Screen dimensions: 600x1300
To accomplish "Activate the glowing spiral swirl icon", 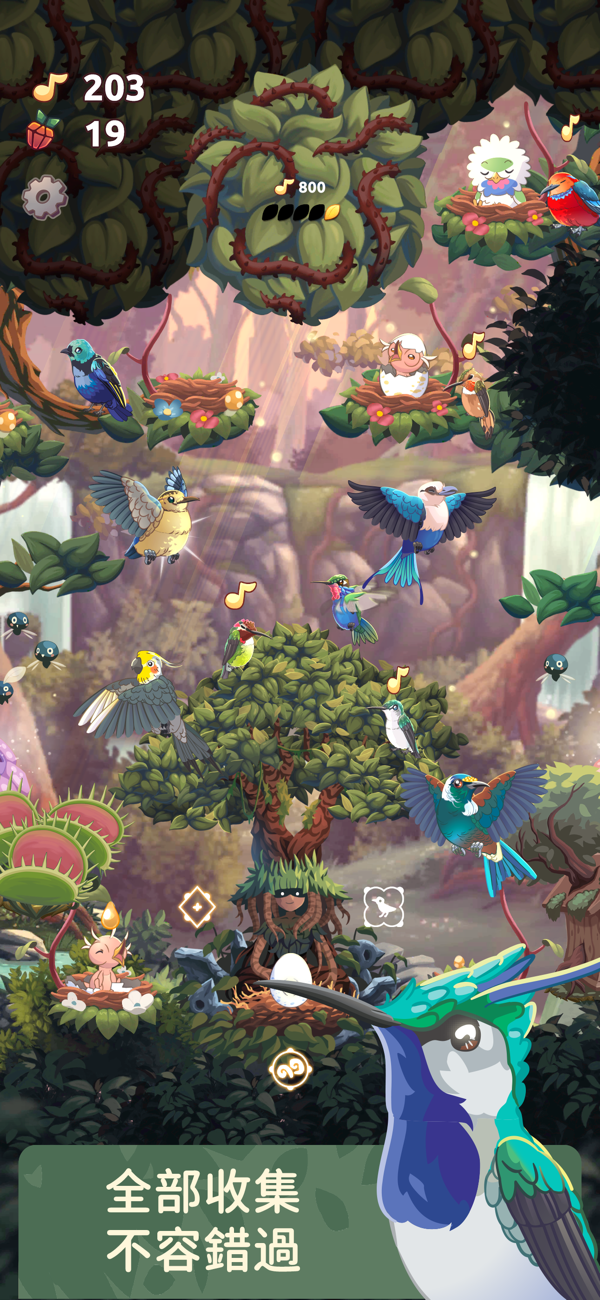I will tap(290, 1070).
